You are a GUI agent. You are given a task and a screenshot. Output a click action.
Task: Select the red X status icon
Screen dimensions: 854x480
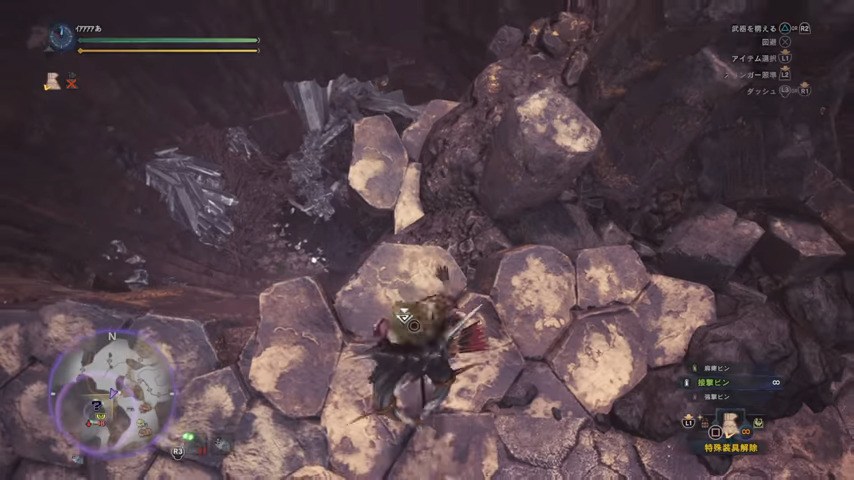click(x=72, y=83)
